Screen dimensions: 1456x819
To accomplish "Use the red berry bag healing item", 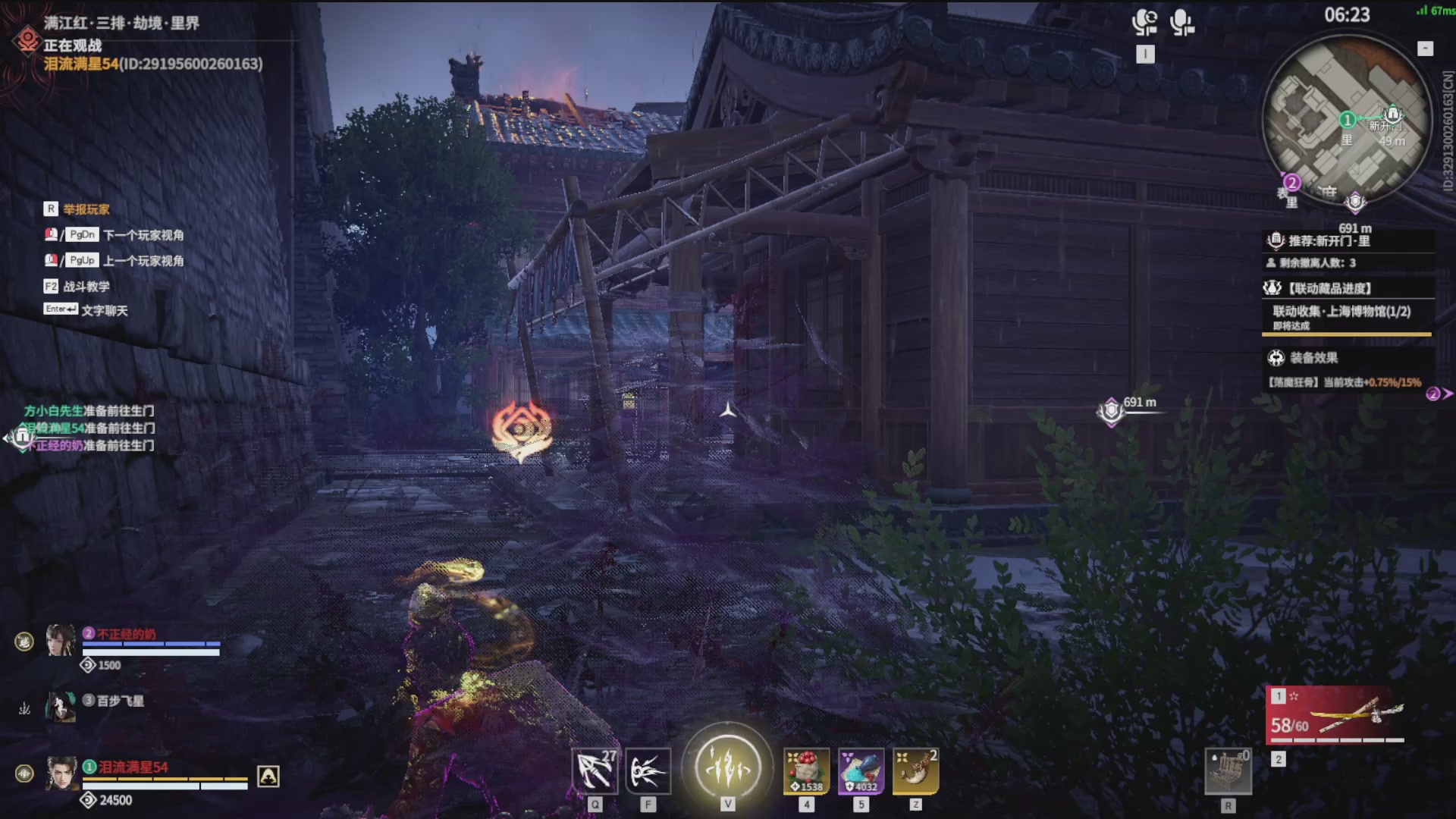I will click(806, 771).
